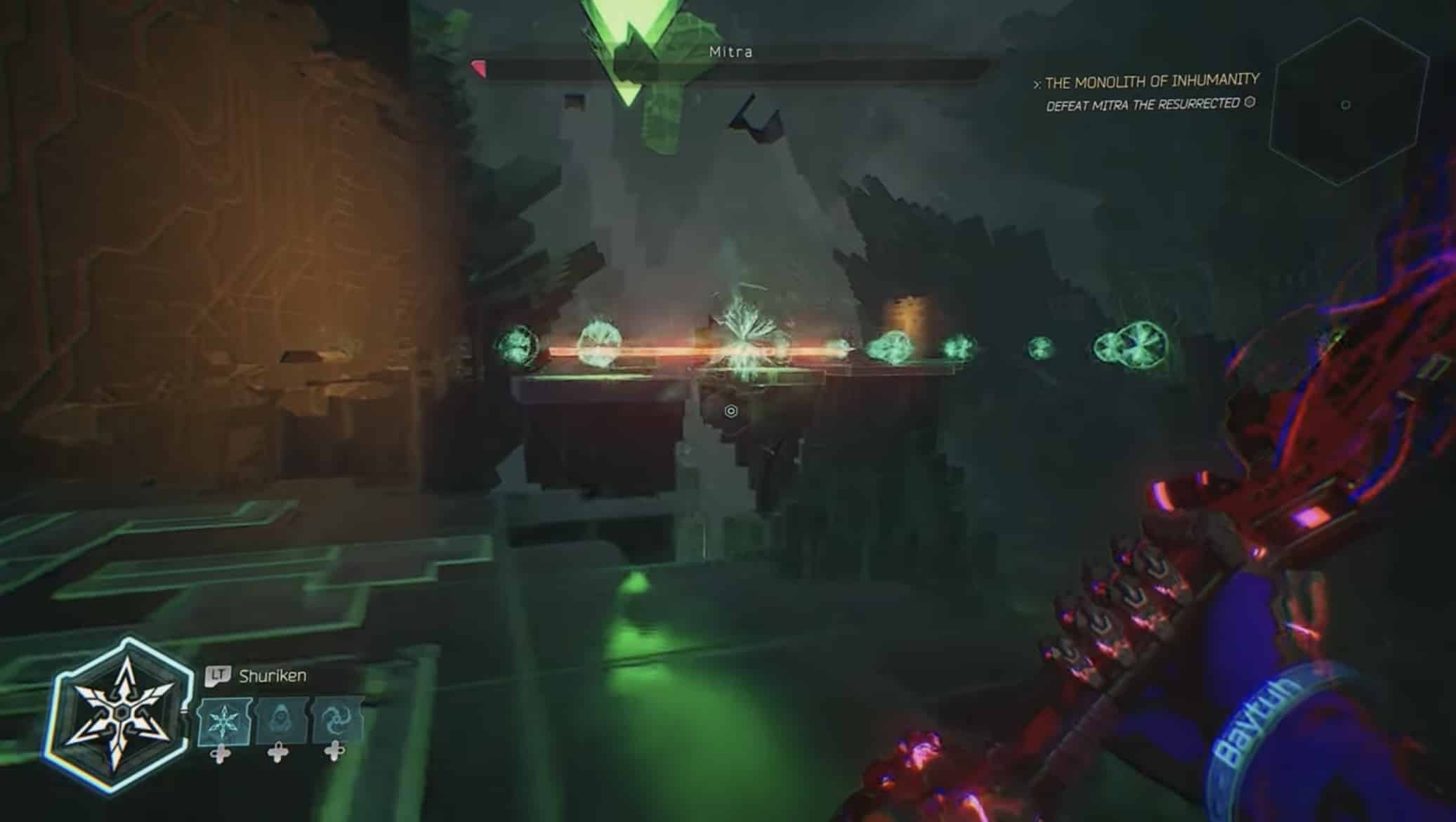This screenshot has width=1456, height=822.
Task: Click the Mitra boss name title
Action: click(731, 52)
